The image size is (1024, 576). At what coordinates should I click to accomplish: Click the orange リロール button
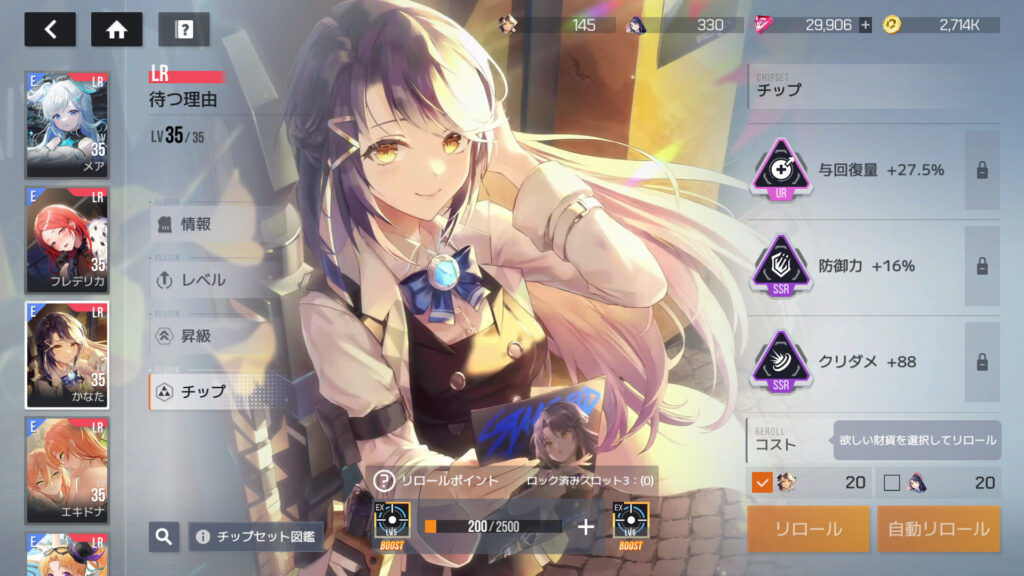[808, 529]
